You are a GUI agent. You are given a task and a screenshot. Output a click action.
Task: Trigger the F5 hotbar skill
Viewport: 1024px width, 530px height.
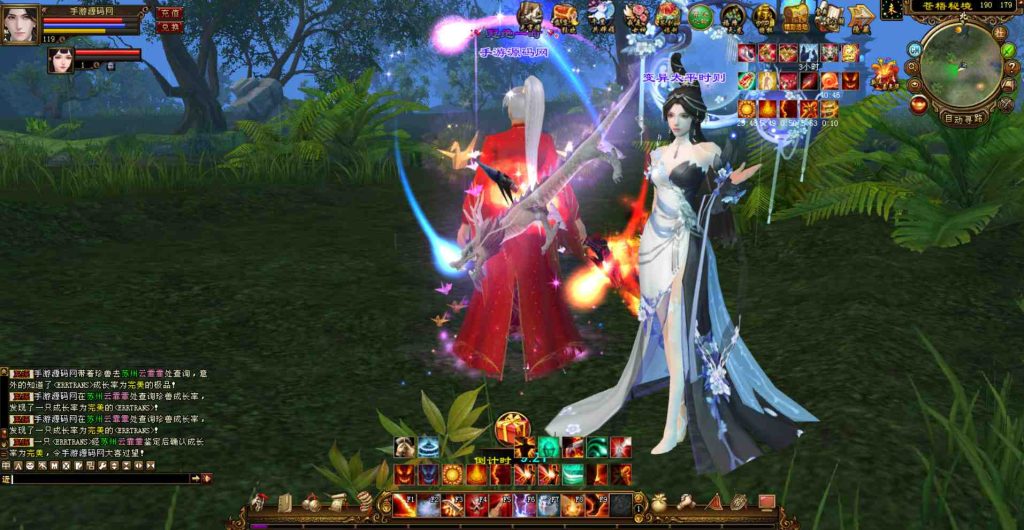point(500,505)
